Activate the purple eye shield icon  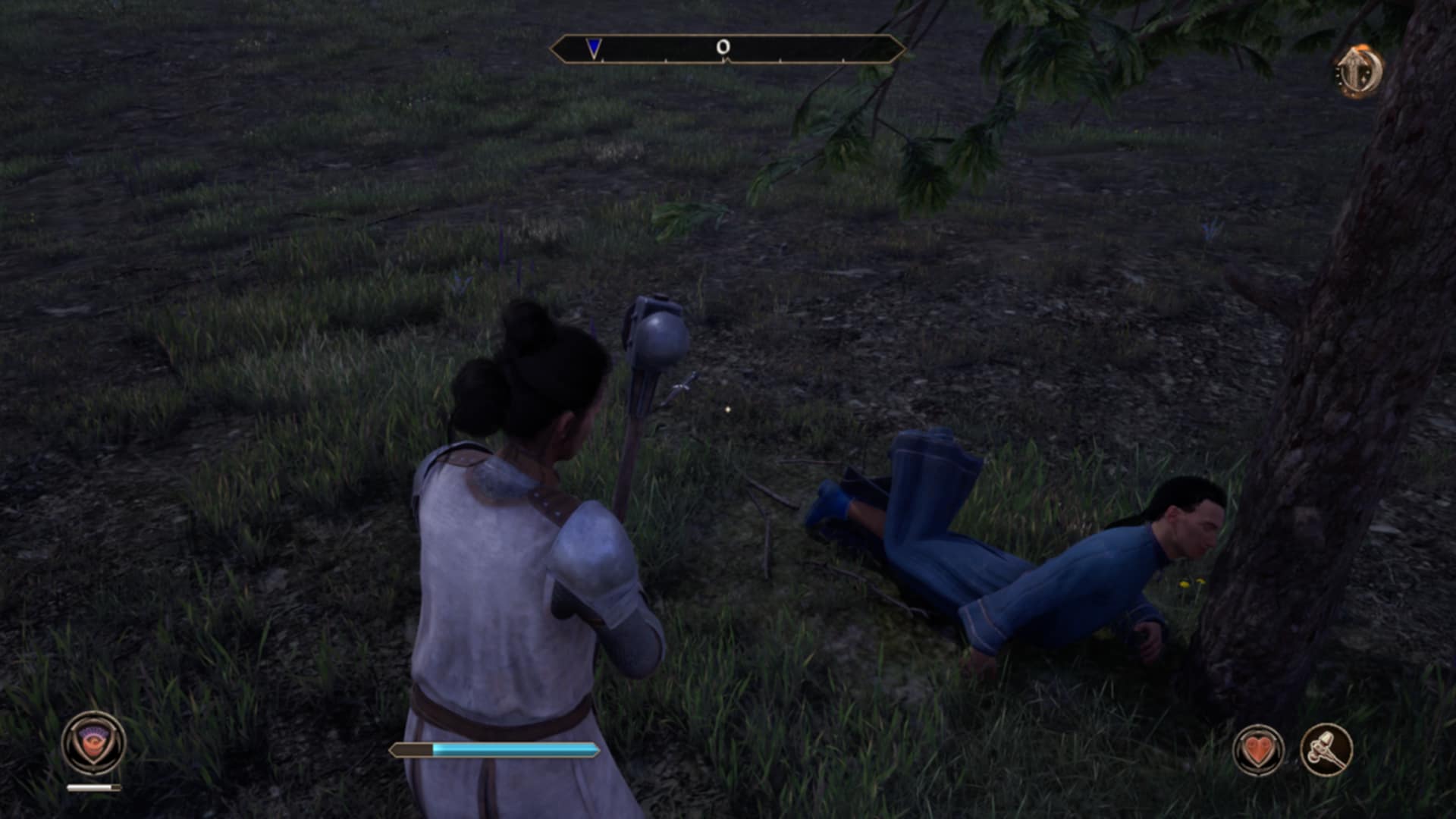tap(93, 743)
